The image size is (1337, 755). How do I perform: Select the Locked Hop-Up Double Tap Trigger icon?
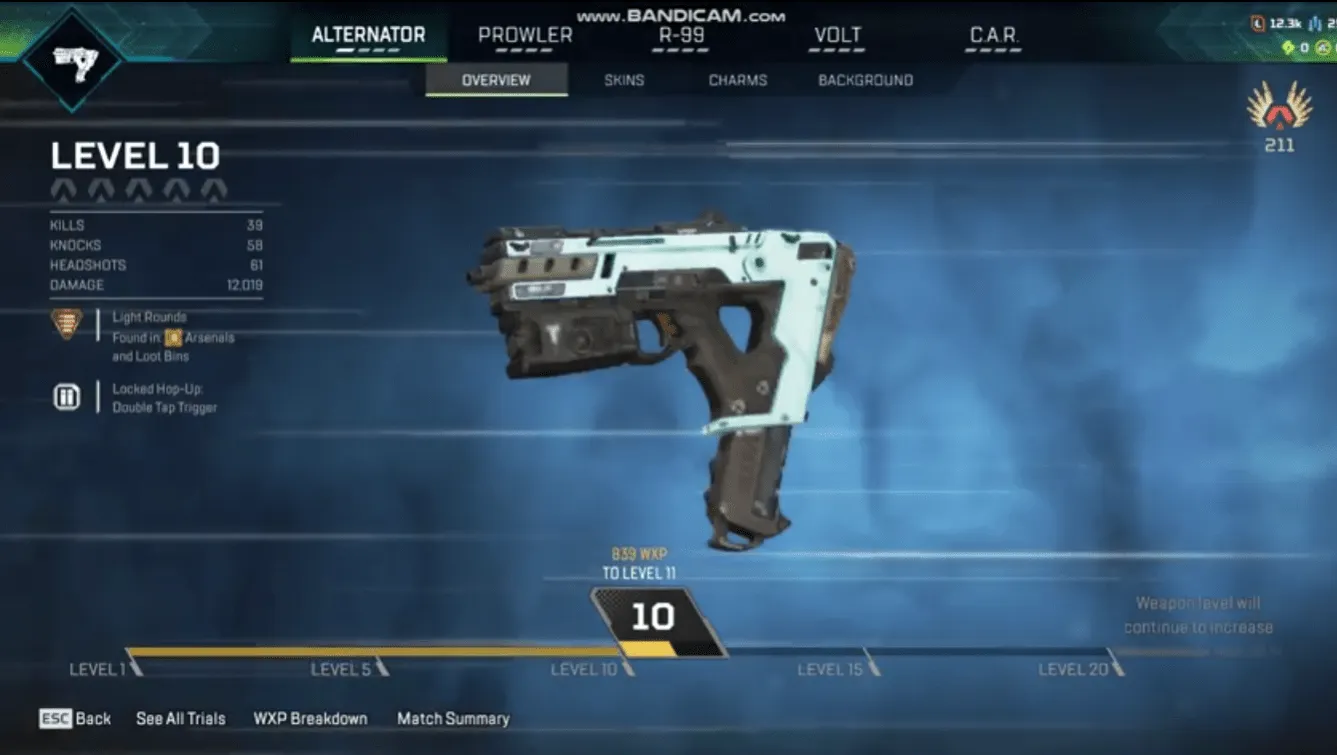66,397
